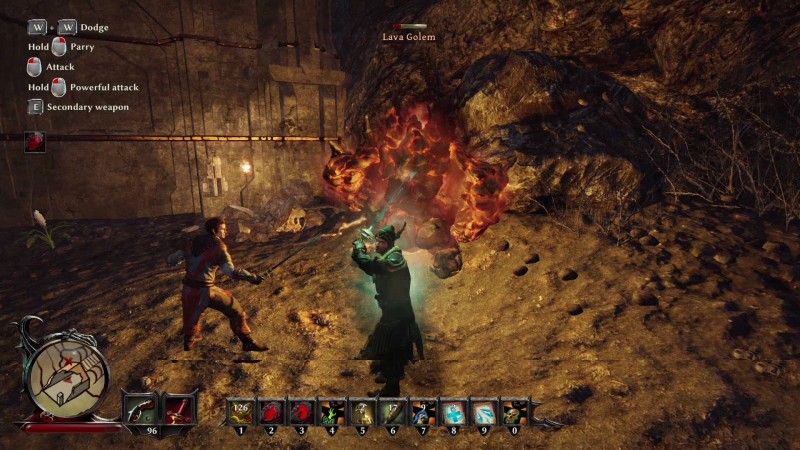Cast the blue spell in slot 9
Screen dimensions: 800x450
484,412
